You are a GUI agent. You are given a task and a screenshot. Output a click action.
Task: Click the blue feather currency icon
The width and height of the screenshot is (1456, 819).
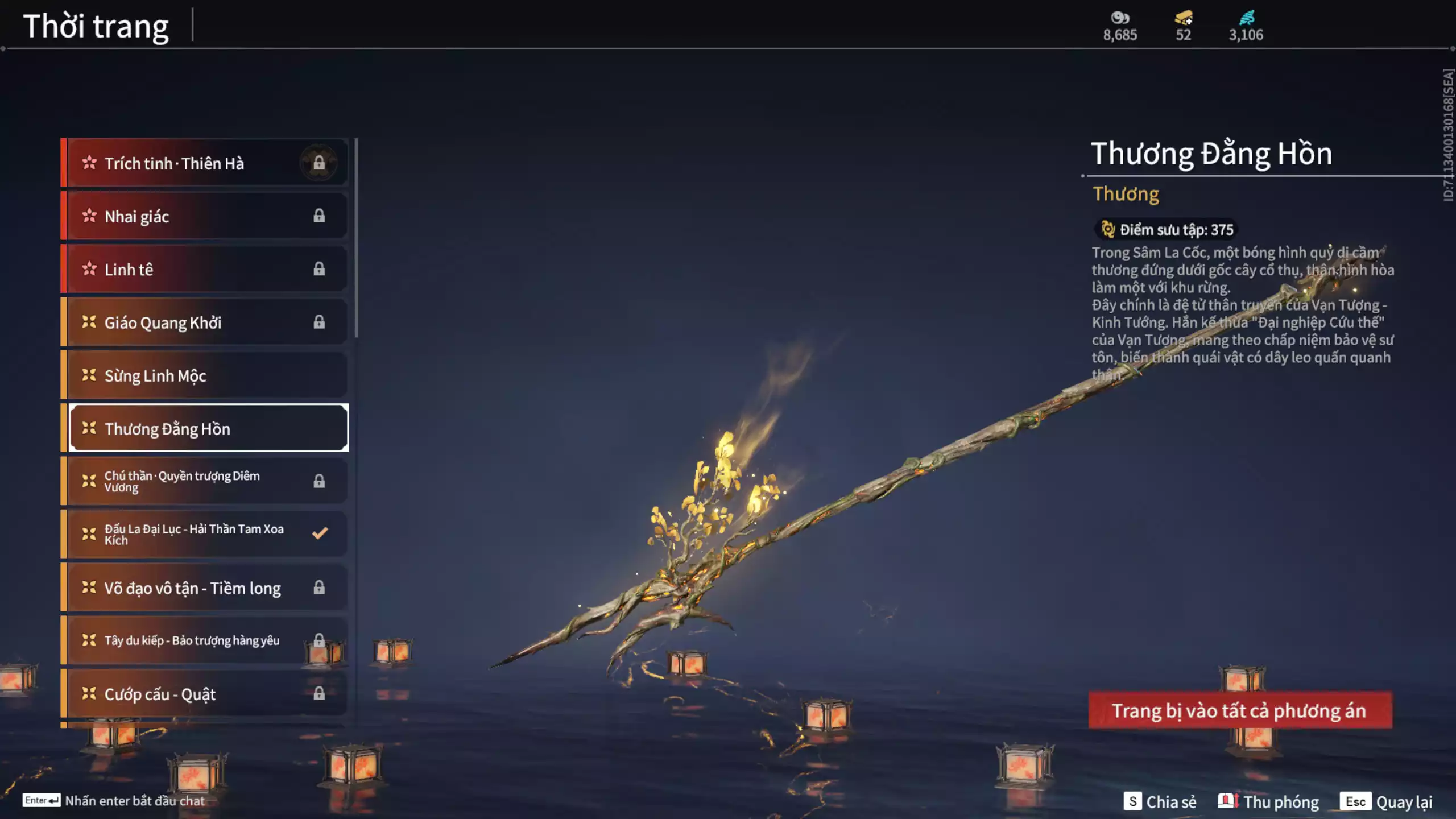coord(1246,18)
